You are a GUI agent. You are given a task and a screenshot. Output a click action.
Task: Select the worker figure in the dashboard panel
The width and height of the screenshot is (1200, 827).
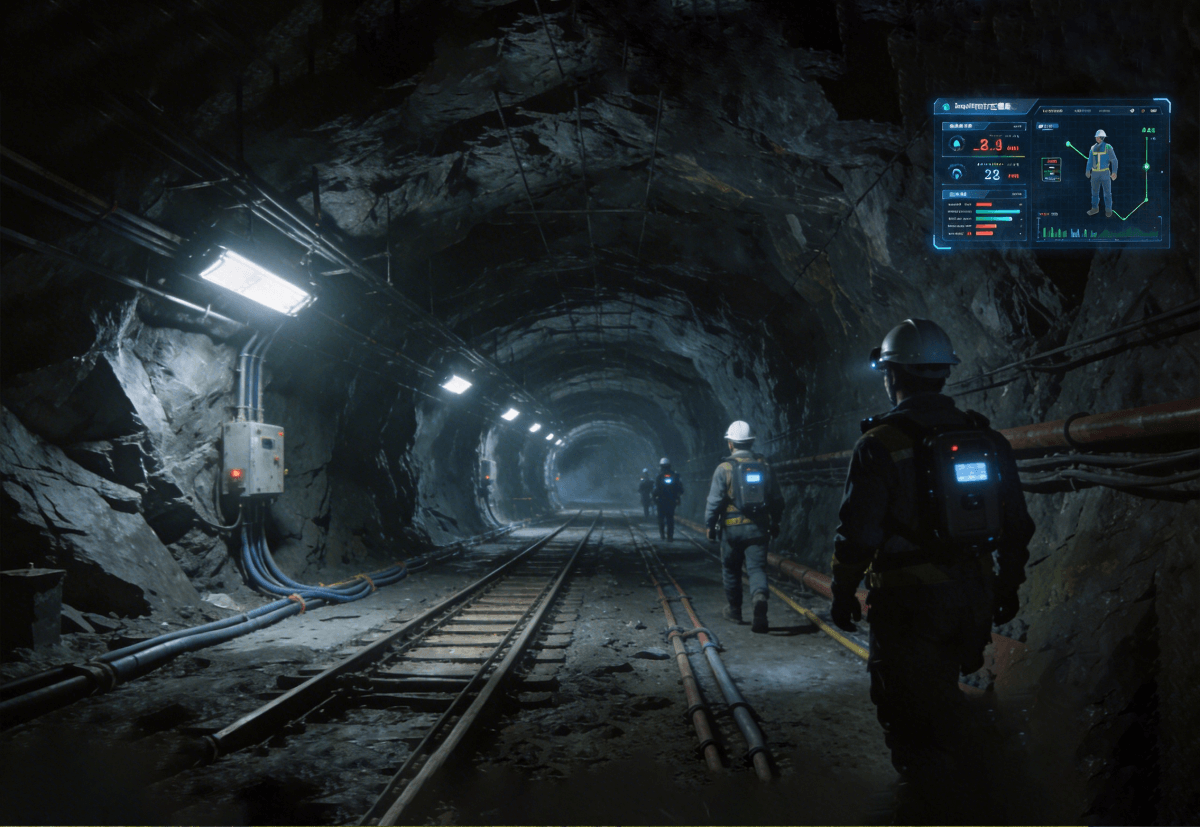point(1101,172)
